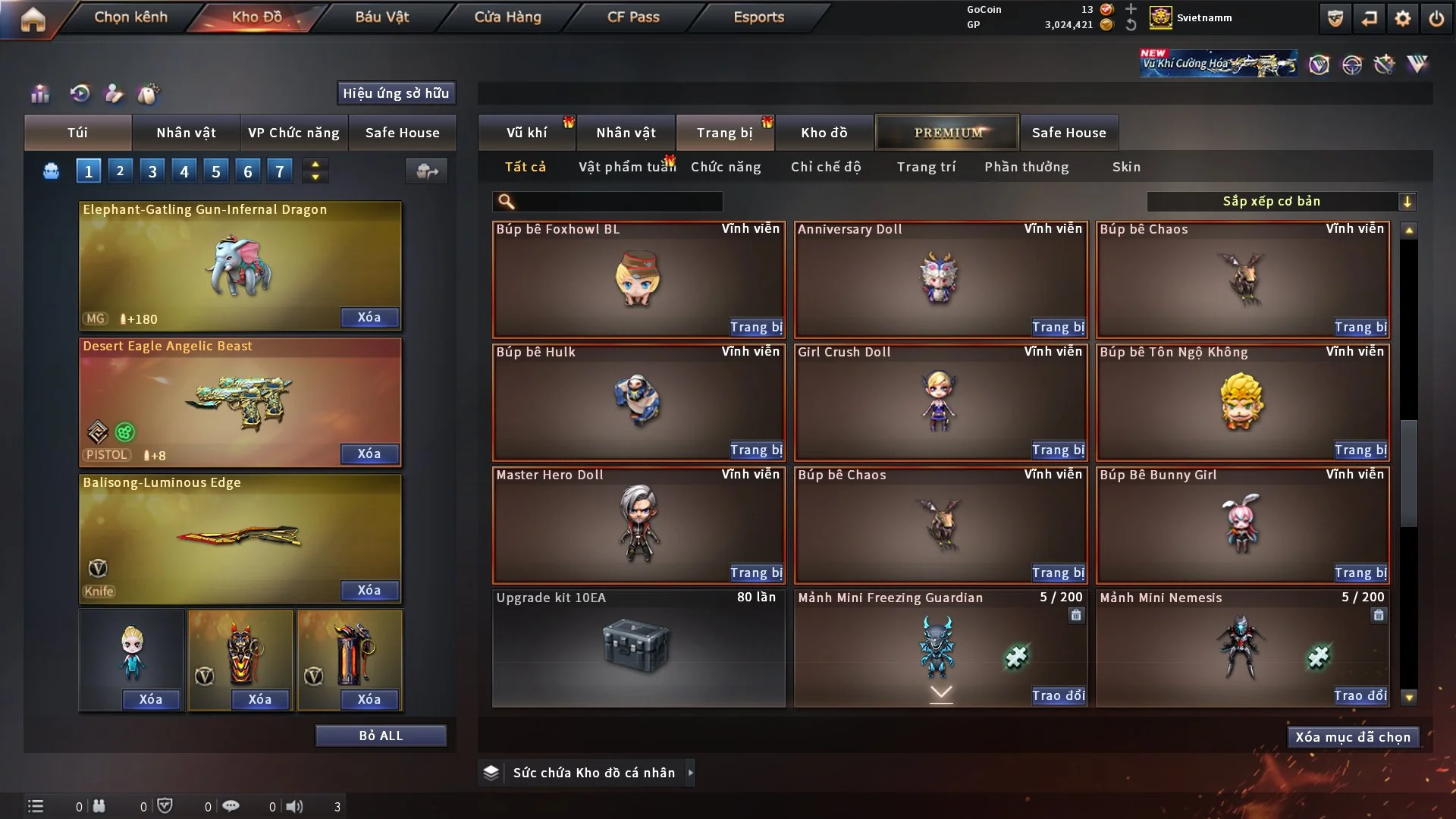1456x819 pixels.
Task: Open the Báu Vật menu
Action: (381, 17)
